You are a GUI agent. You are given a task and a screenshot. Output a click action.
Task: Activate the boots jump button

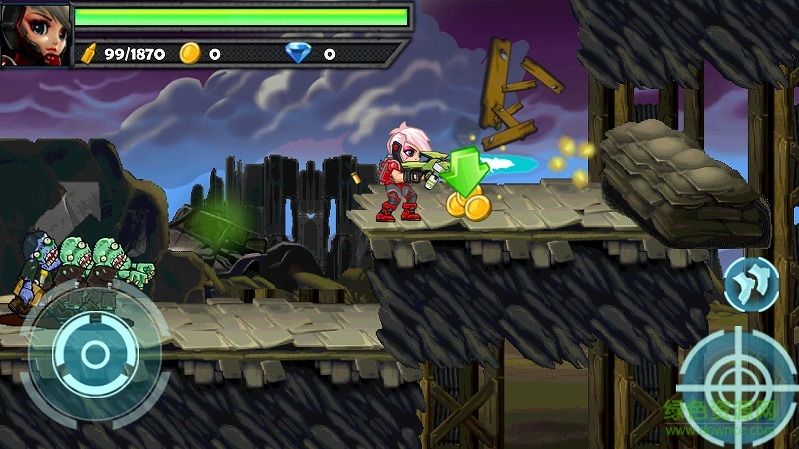(x=751, y=283)
